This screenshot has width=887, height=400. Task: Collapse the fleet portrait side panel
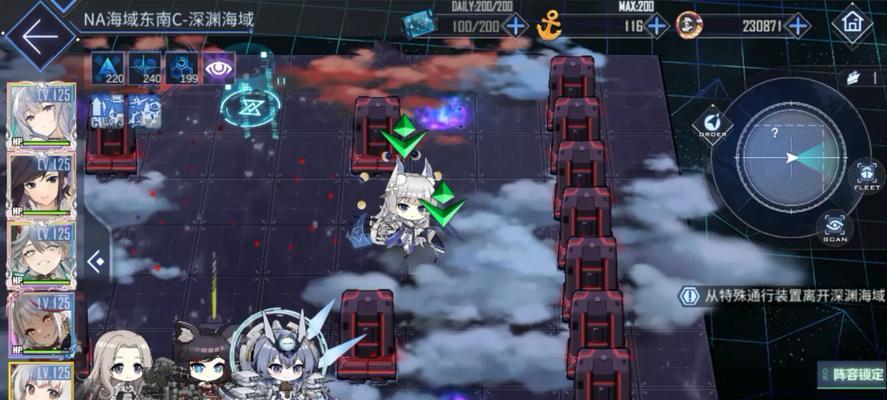(96, 262)
